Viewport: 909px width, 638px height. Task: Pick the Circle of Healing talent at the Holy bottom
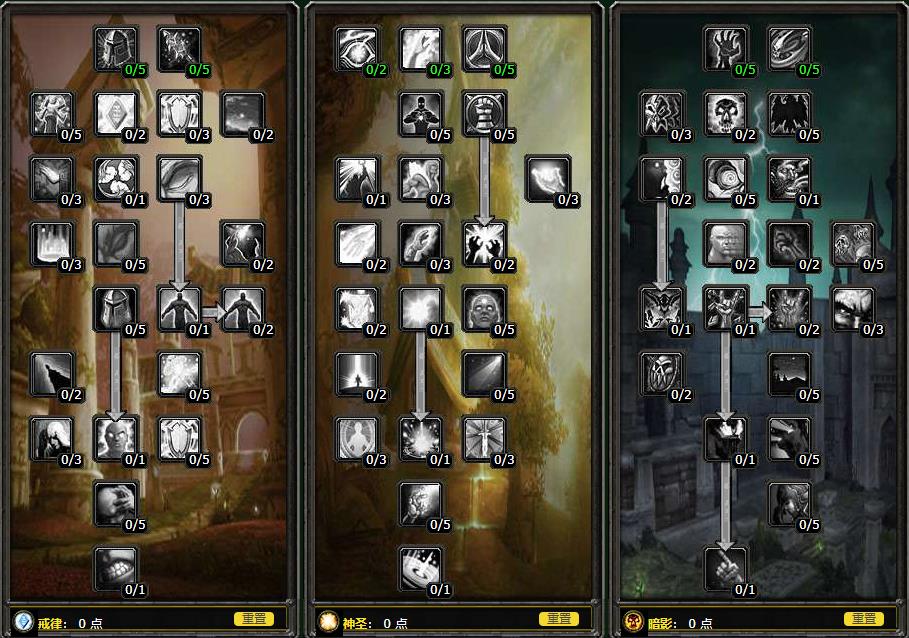(421, 567)
